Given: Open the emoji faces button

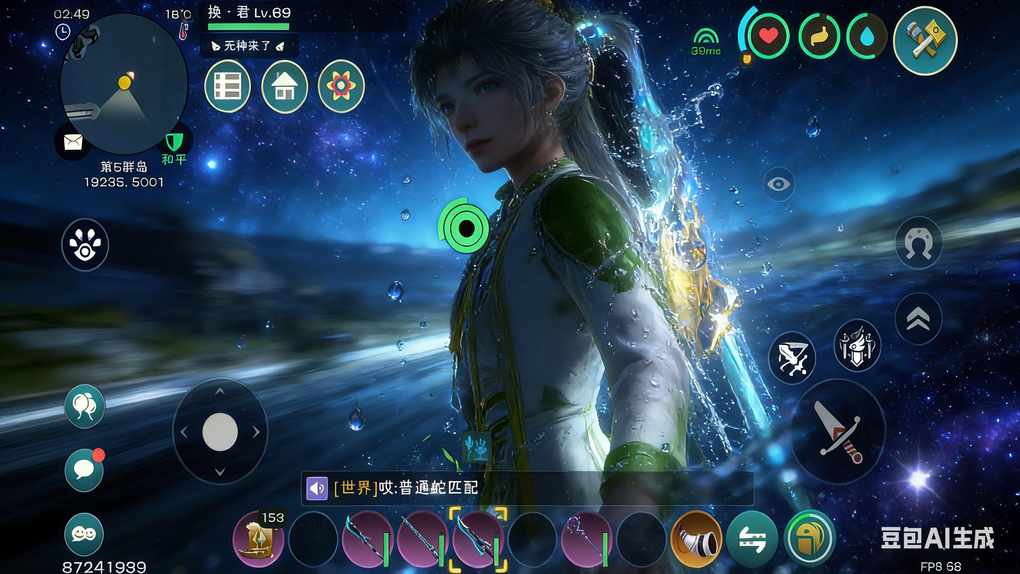Looking at the screenshot, I should (84, 534).
